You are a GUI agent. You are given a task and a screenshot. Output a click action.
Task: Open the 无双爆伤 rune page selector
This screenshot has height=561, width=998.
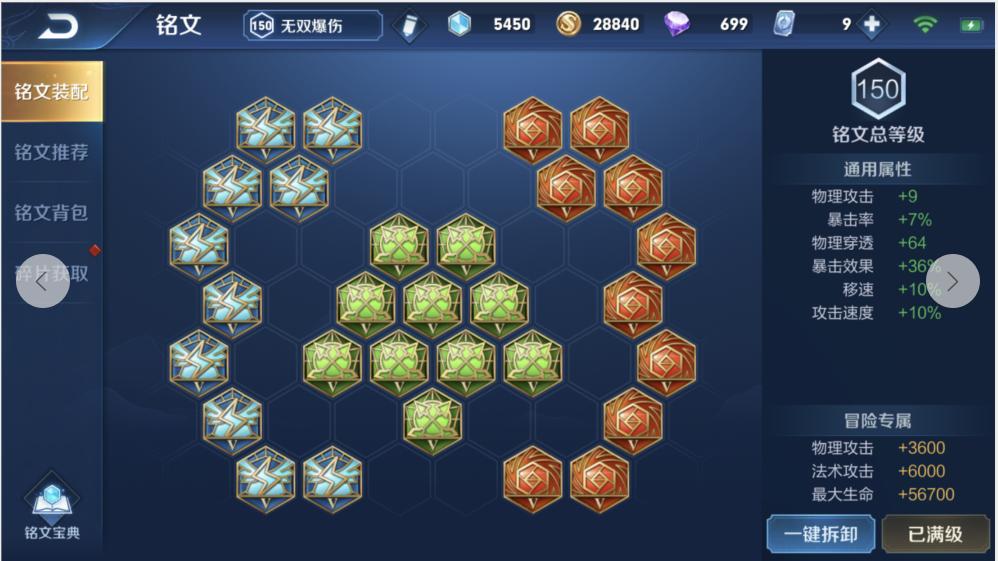(x=313, y=26)
